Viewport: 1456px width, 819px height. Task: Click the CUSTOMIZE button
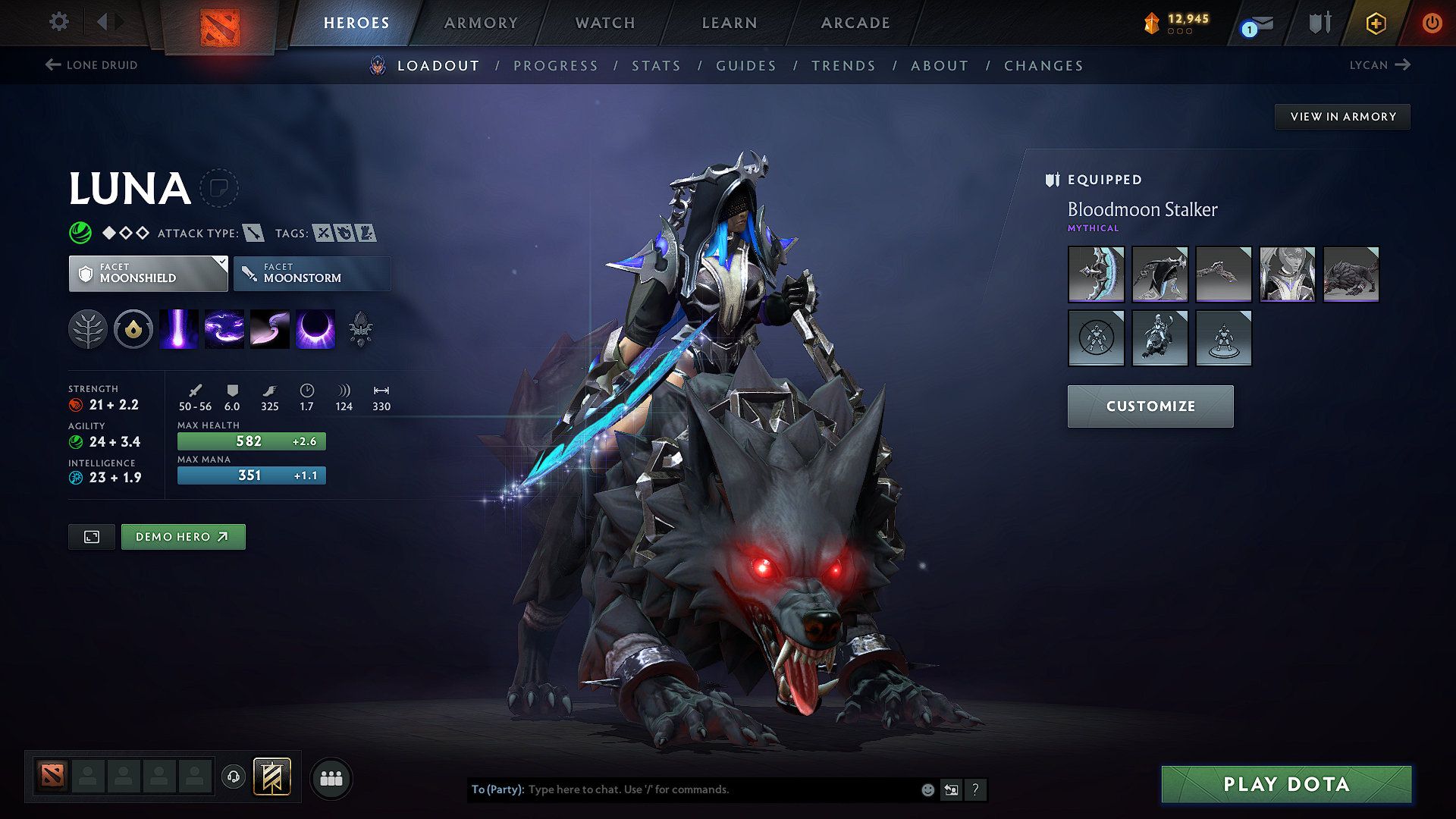[1150, 406]
